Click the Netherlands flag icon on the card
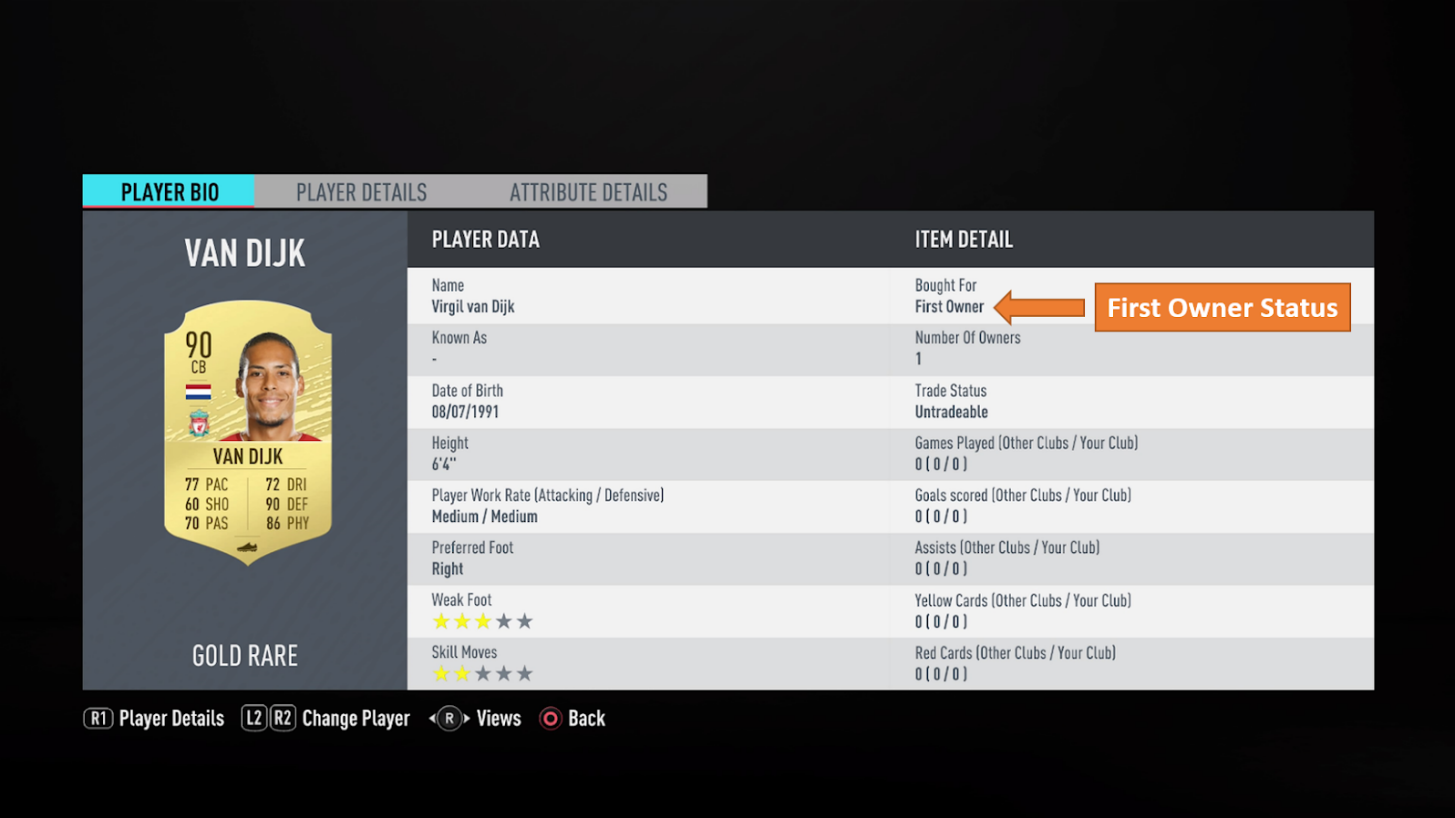The height and width of the screenshot is (818, 1455). point(198,392)
